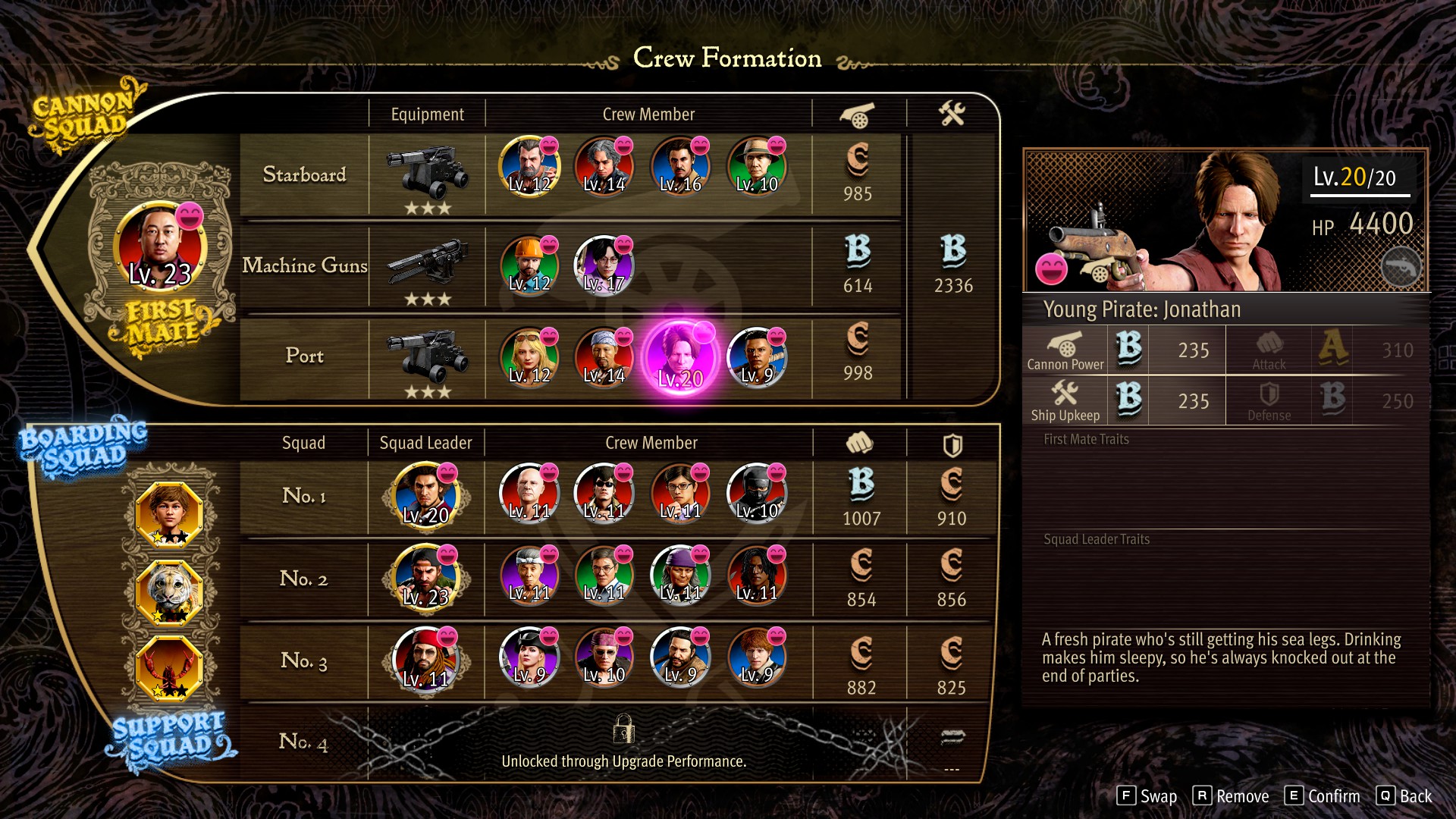The image size is (1456, 819).
Task: Choose the white tiger support squad badge
Action: [169, 591]
